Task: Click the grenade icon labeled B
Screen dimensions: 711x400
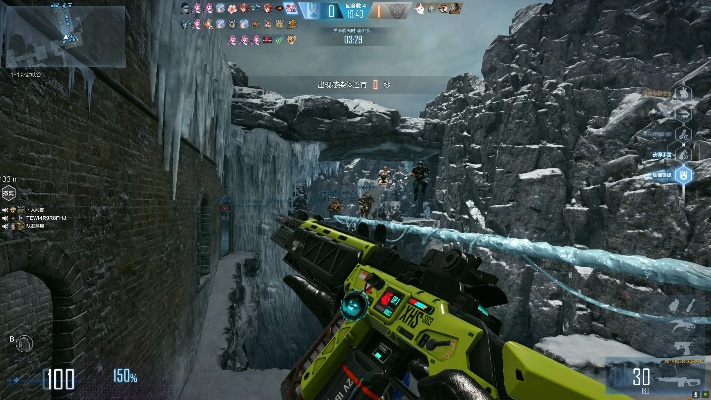Action: [x=24, y=344]
